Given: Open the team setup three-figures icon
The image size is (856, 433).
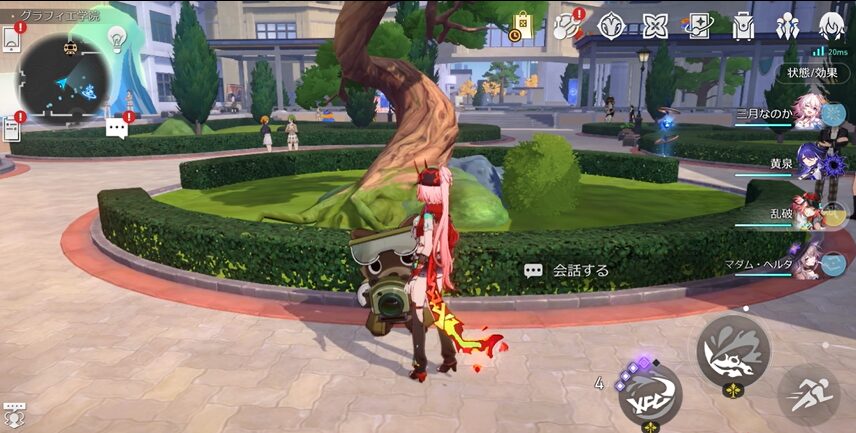Looking at the screenshot, I should 786,25.
